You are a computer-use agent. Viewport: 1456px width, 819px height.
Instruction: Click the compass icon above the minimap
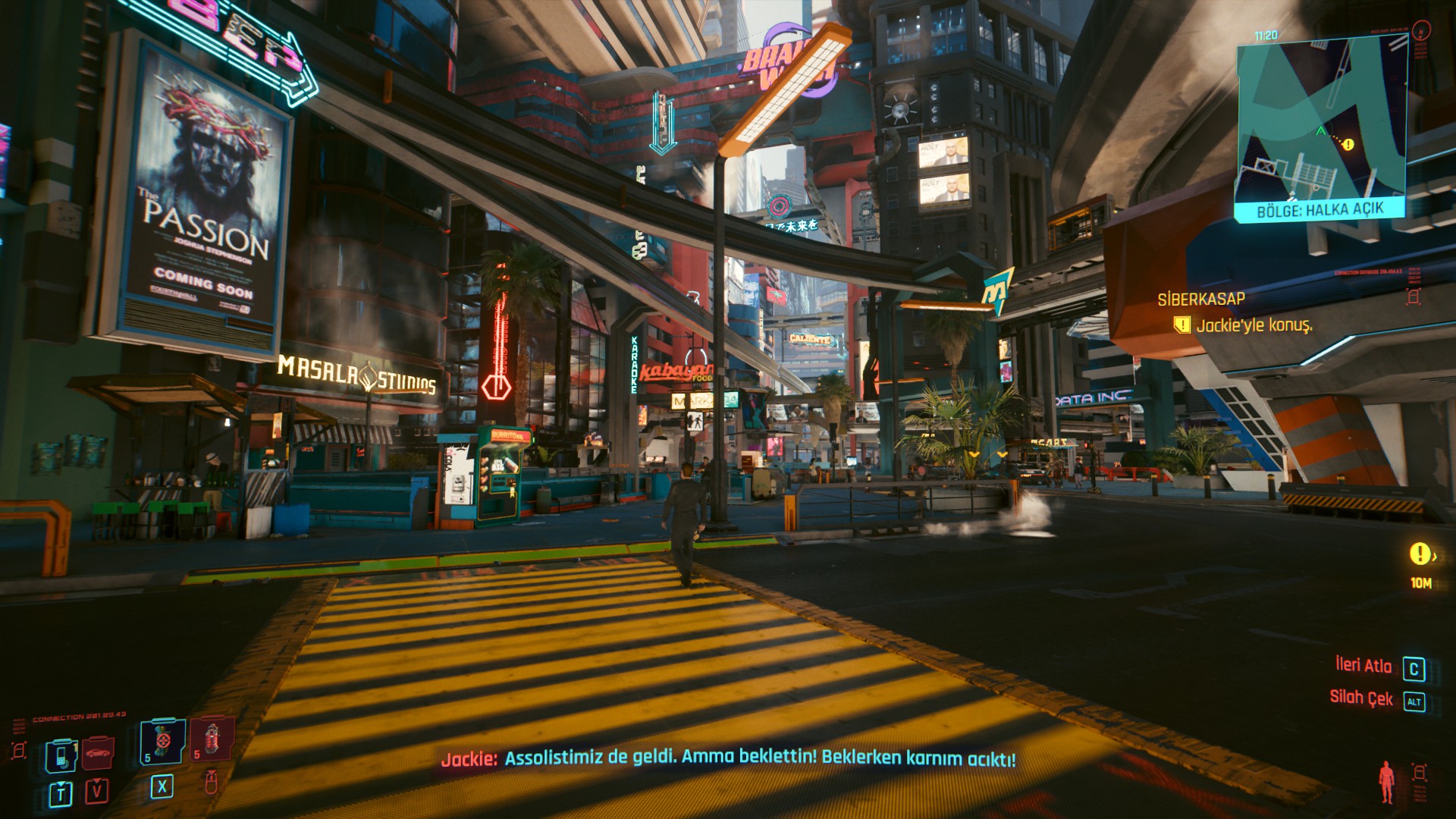[1423, 31]
